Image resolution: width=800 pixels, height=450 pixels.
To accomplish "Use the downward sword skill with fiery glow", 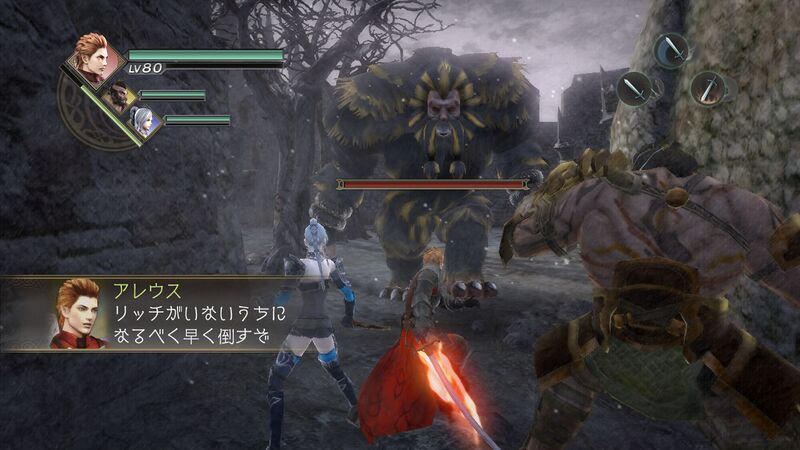I will point(708,88).
